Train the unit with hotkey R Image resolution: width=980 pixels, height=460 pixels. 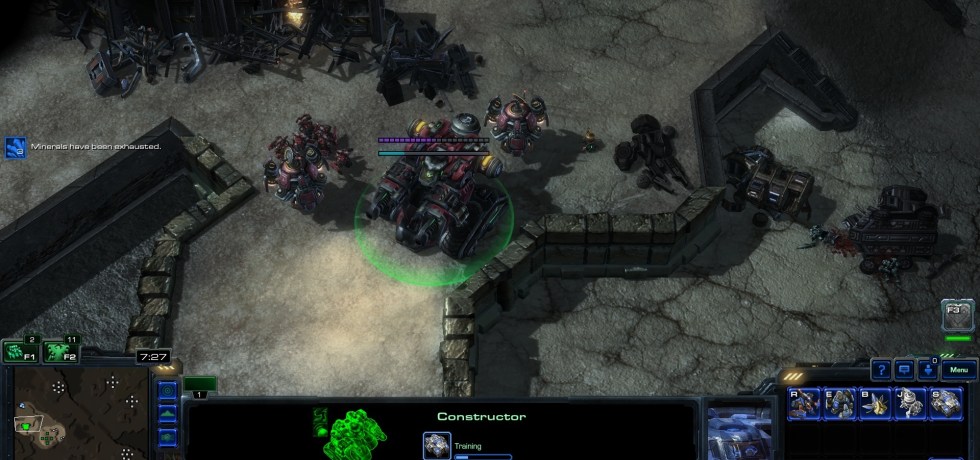pyautogui.click(x=804, y=403)
